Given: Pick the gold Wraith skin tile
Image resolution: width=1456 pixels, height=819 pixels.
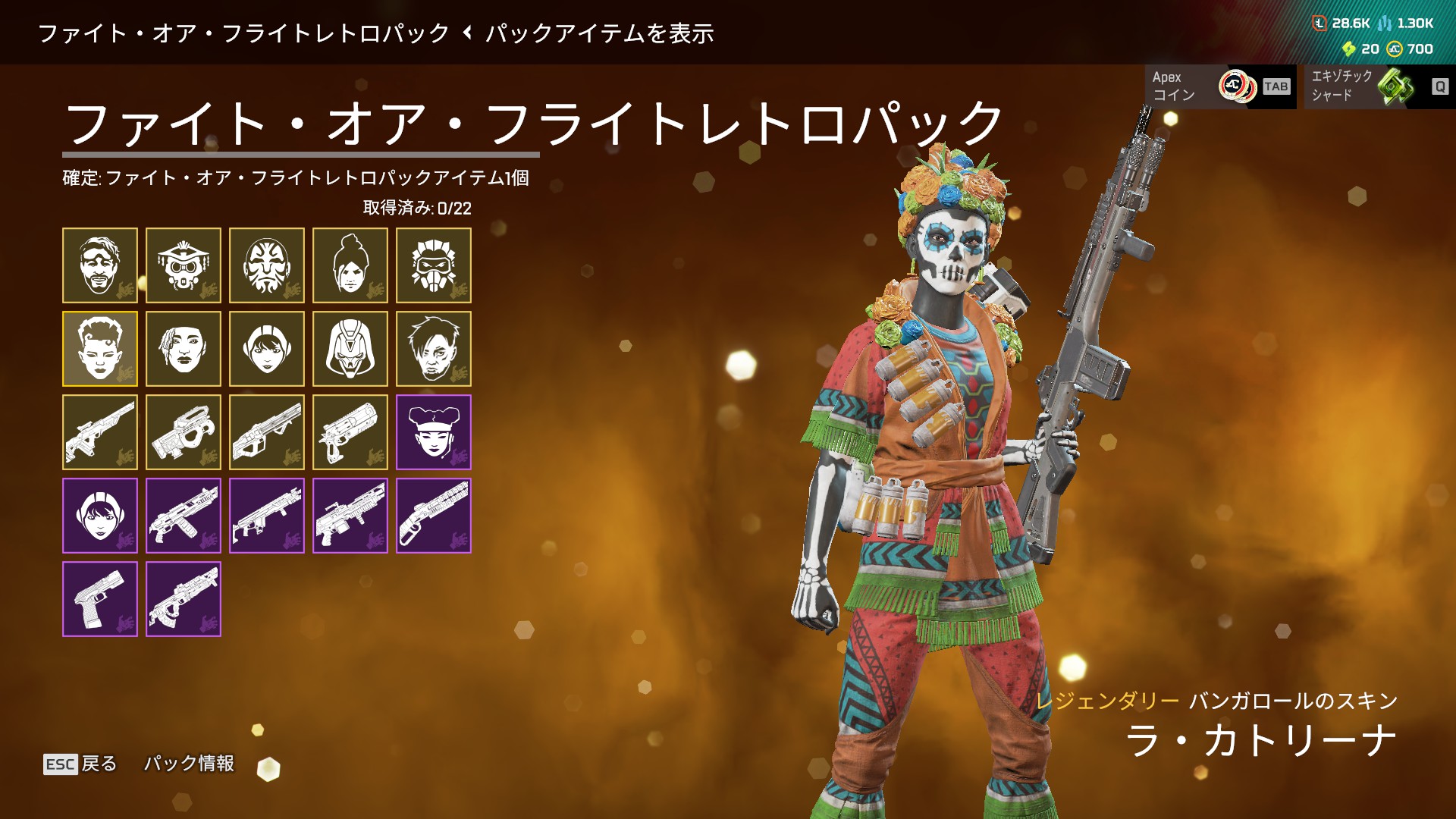Looking at the screenshot, I should tap(350, 265).
